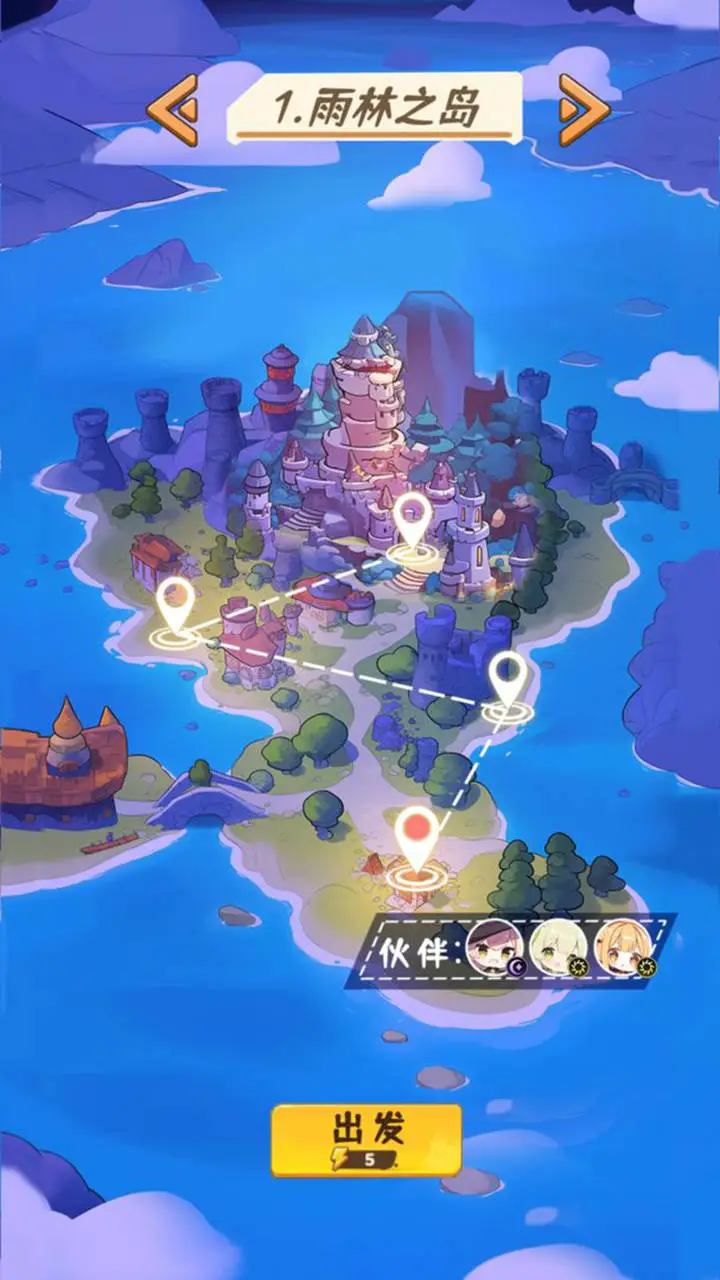Select the dark-haired companion with moon badge
The height and width of the screenshot is (1280, 720).
493,946
